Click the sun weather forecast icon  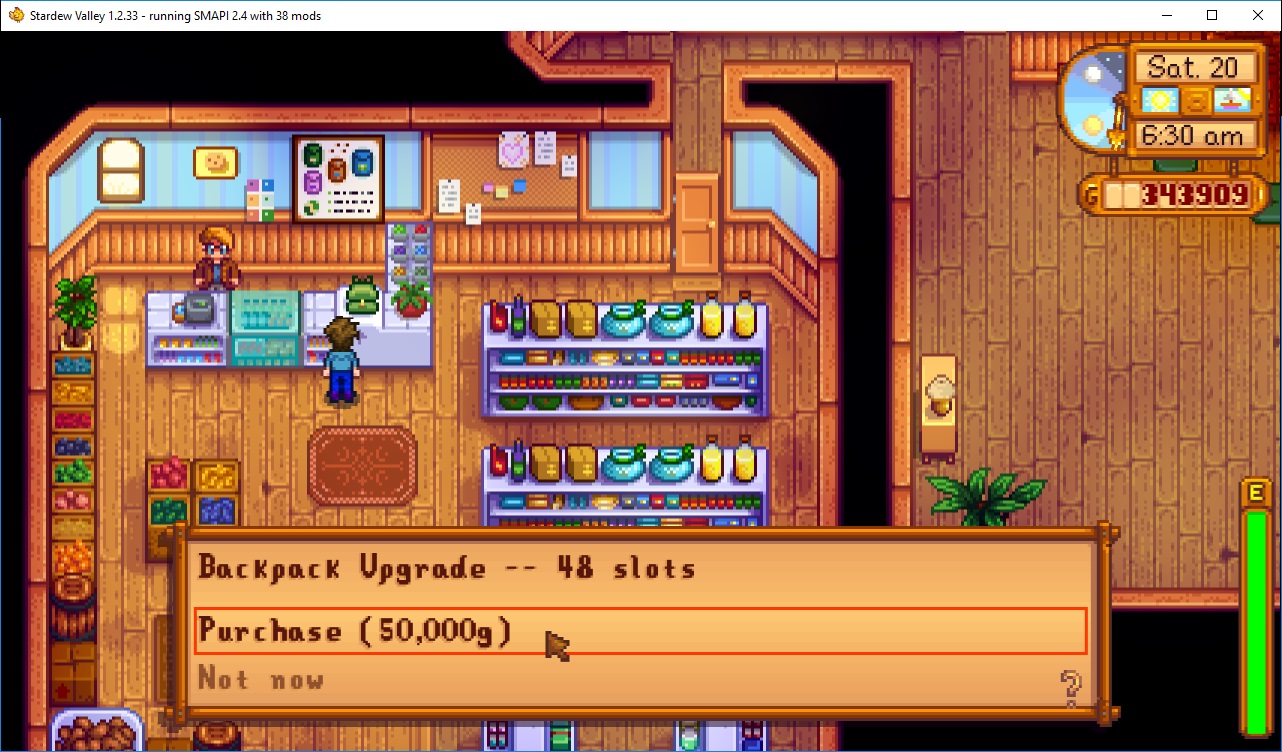[1162, 100]
